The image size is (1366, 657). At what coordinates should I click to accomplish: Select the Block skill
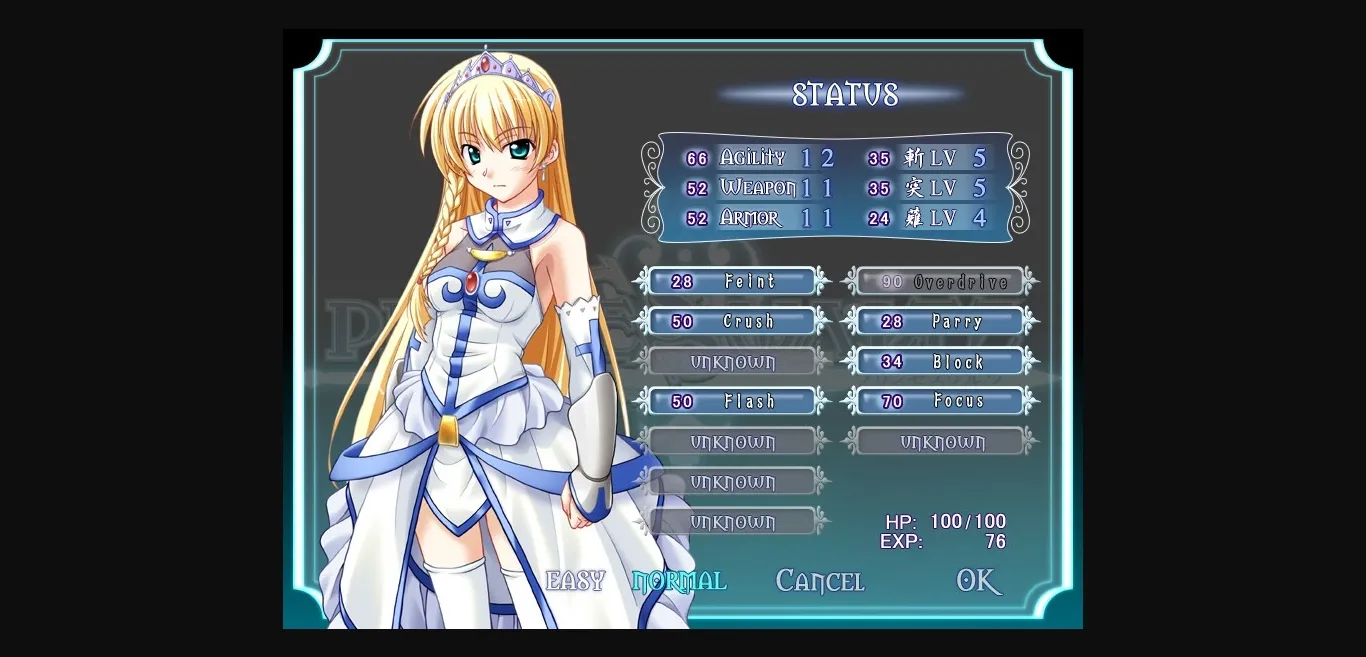[942, 362]
